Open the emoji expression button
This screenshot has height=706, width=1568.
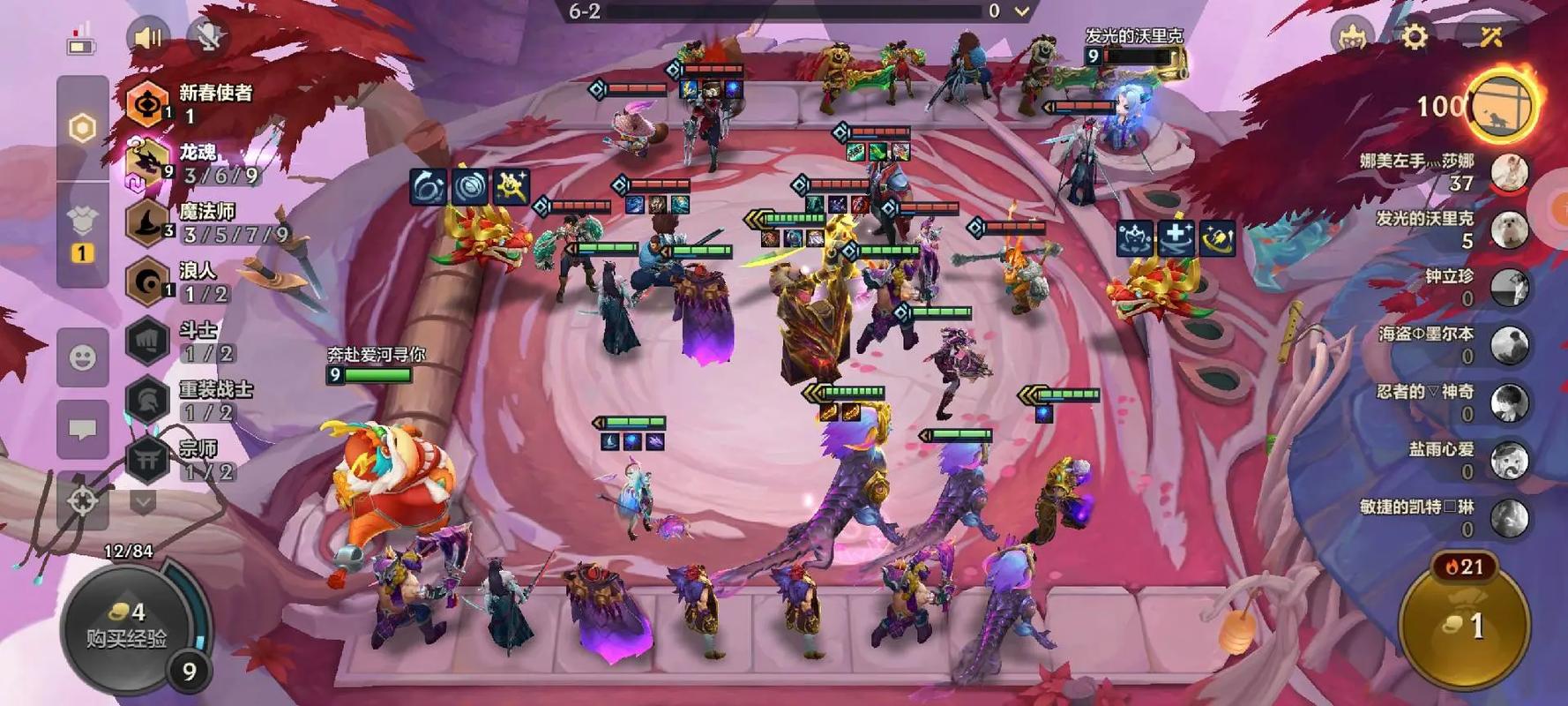[x=83, y=357]
